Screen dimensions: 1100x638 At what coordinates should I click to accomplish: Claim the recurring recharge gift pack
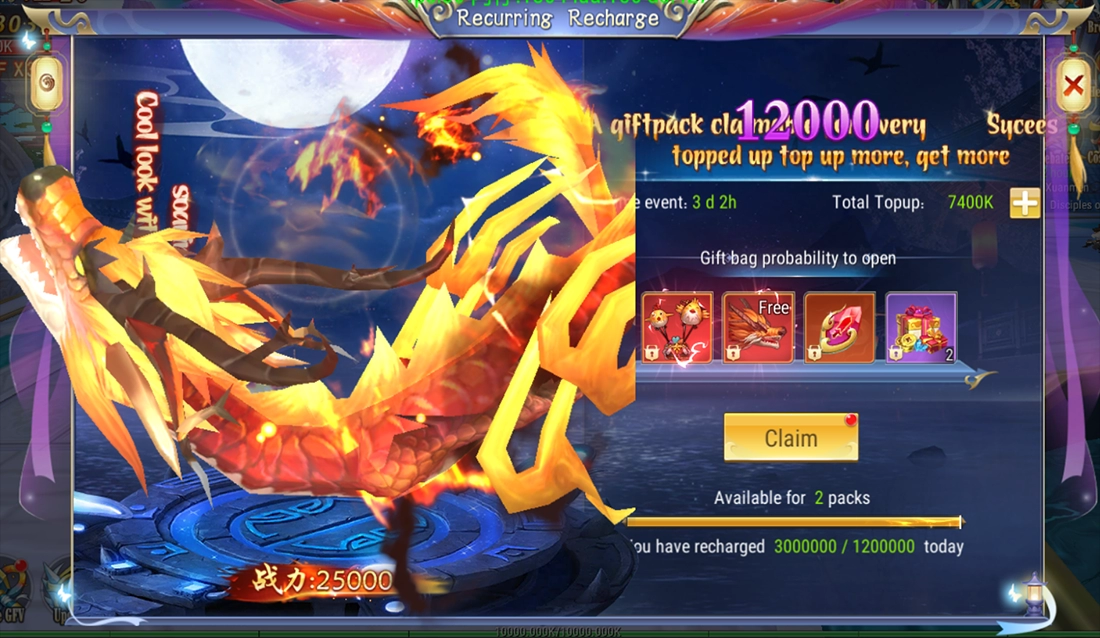[x=790, y=438]
